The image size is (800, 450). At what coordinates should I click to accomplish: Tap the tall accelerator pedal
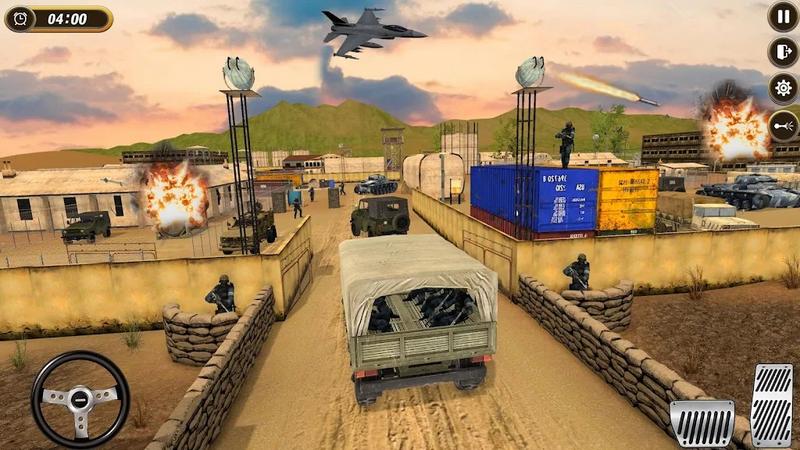pyautogui.click(x=771, y=405)
